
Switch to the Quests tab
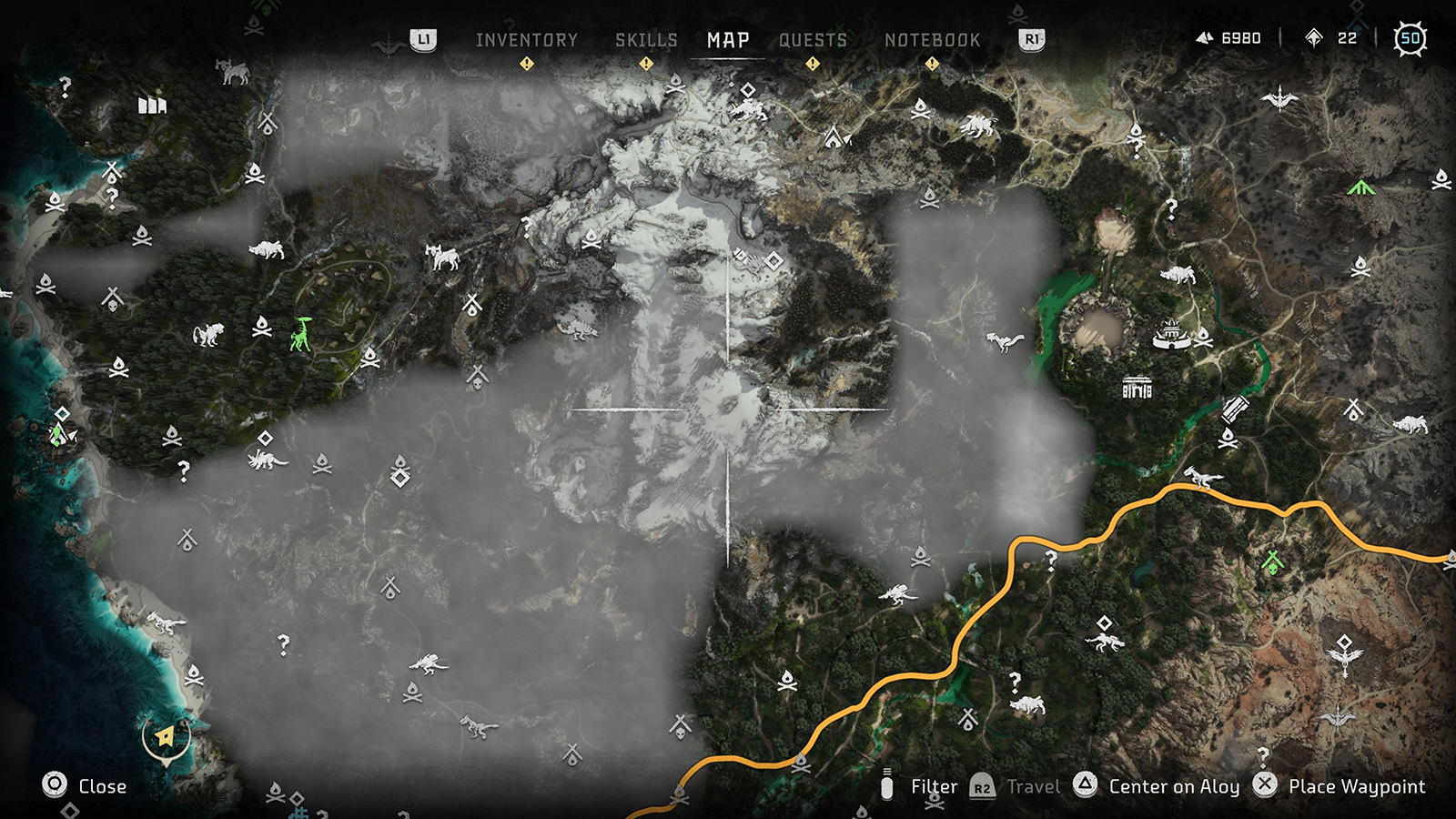point(814,40)
